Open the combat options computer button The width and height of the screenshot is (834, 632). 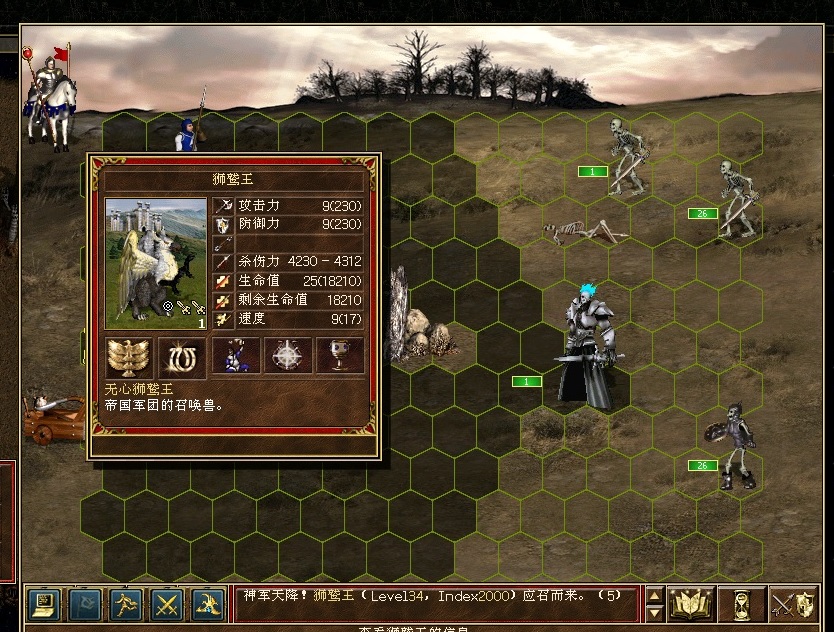(x=43, y=603)
